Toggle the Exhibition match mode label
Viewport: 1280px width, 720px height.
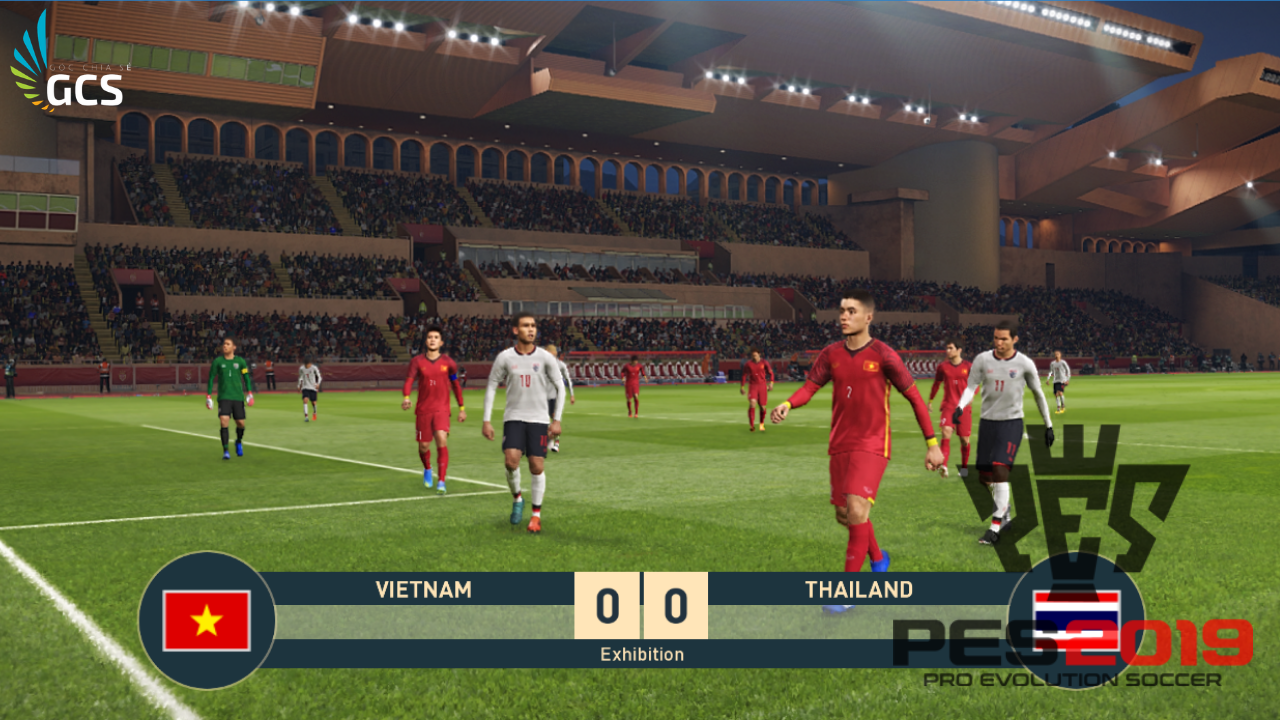640,654
